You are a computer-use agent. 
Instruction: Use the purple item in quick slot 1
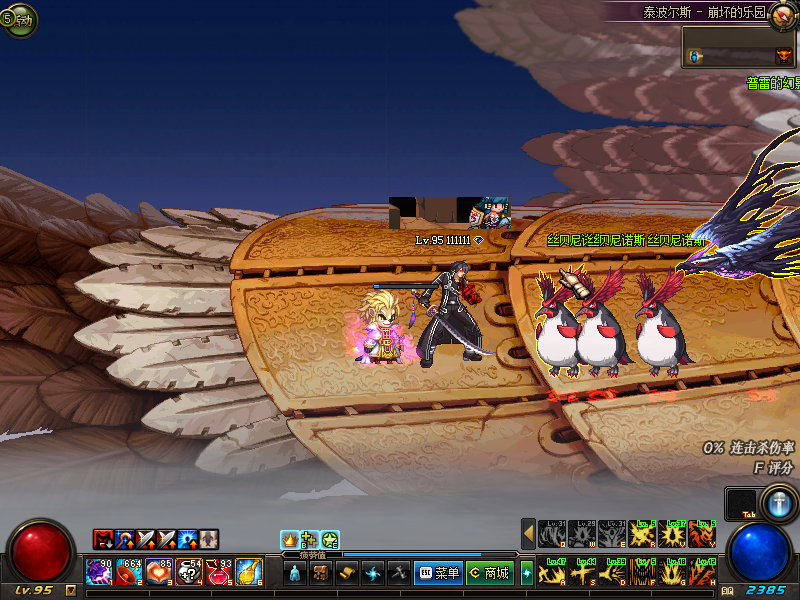pyautogui.click(x=98, y=572)
